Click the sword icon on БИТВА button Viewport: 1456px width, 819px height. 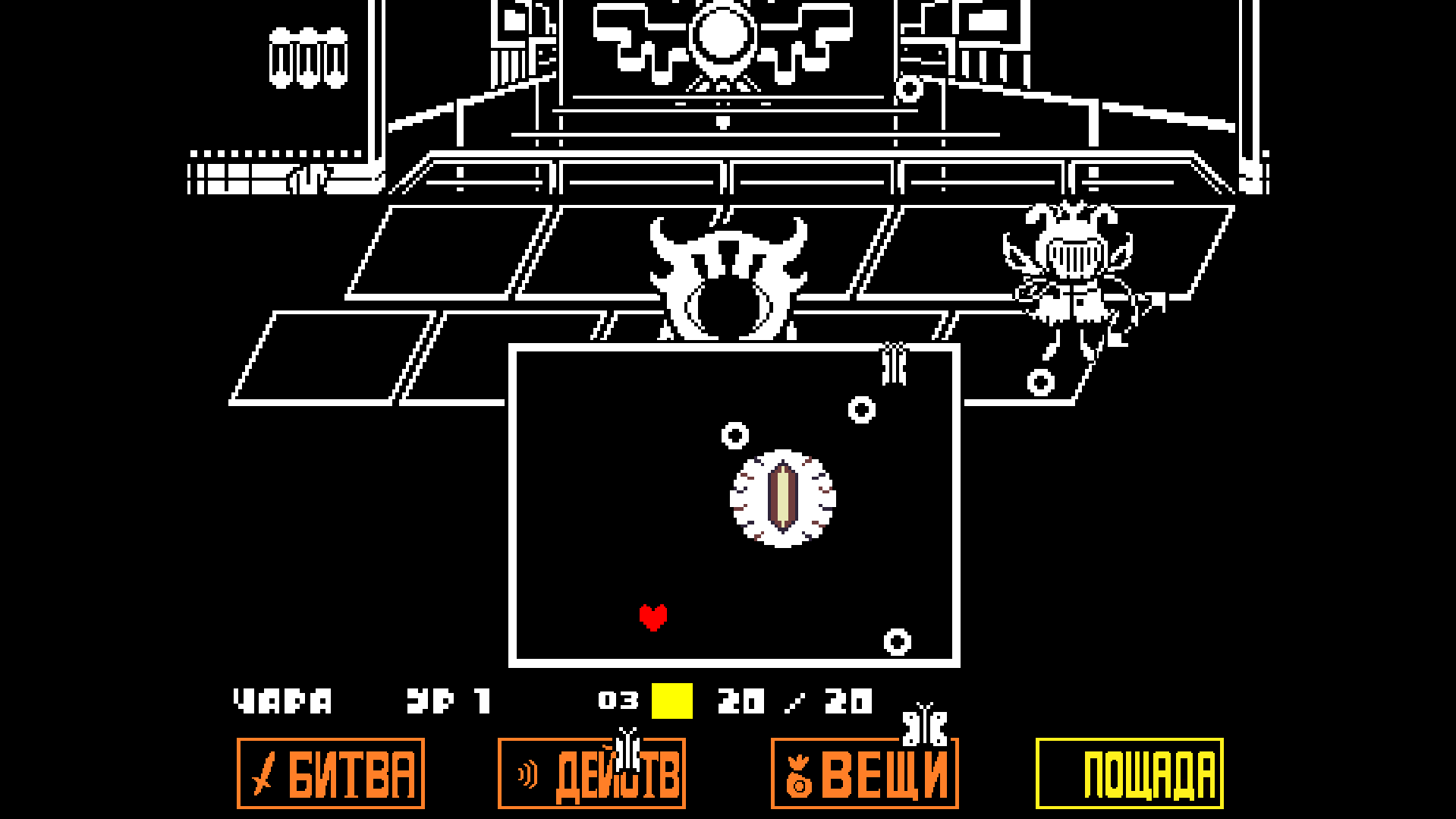pos(262,773)
